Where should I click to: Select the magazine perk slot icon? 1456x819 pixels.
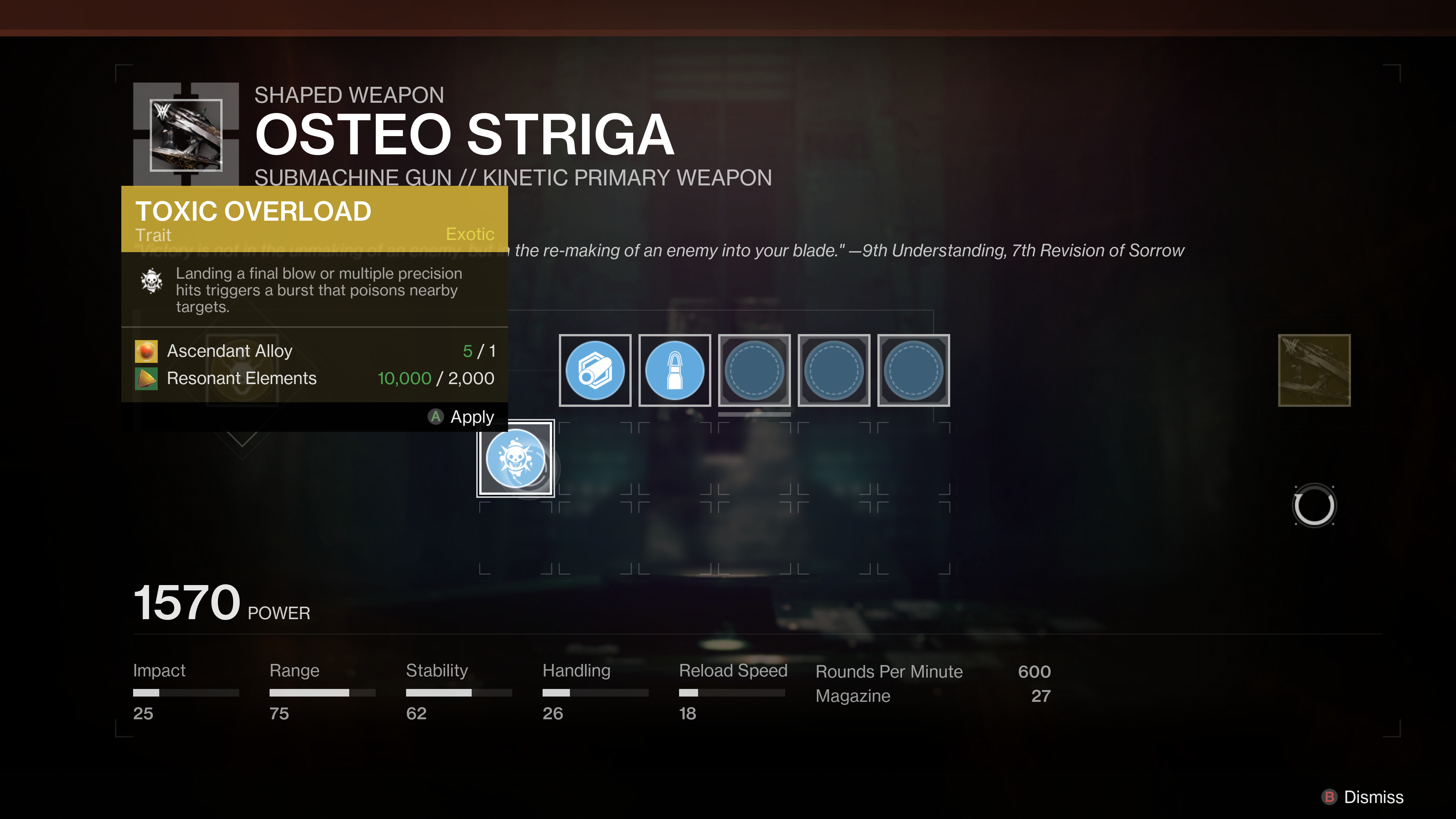point(674,371)
